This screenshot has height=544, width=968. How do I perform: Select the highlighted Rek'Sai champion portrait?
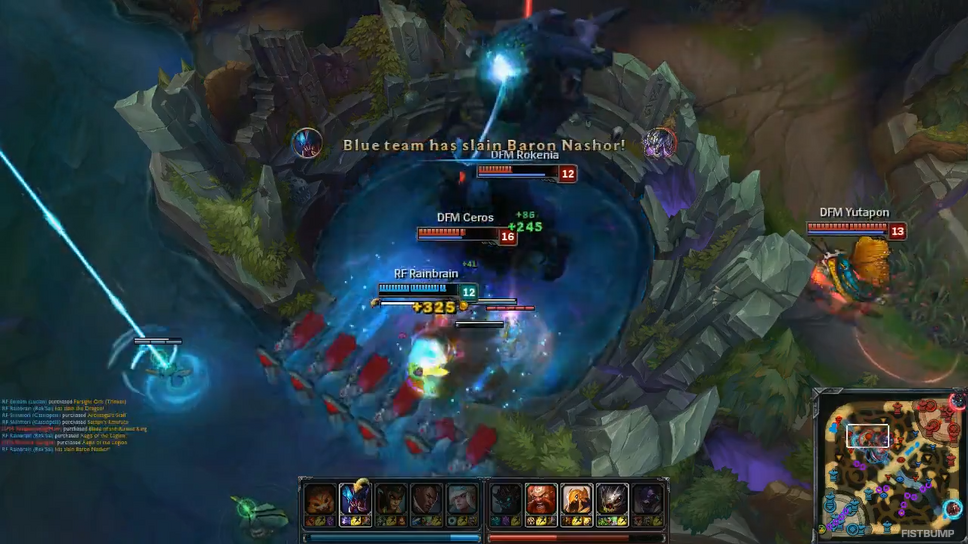coord(356,499)
